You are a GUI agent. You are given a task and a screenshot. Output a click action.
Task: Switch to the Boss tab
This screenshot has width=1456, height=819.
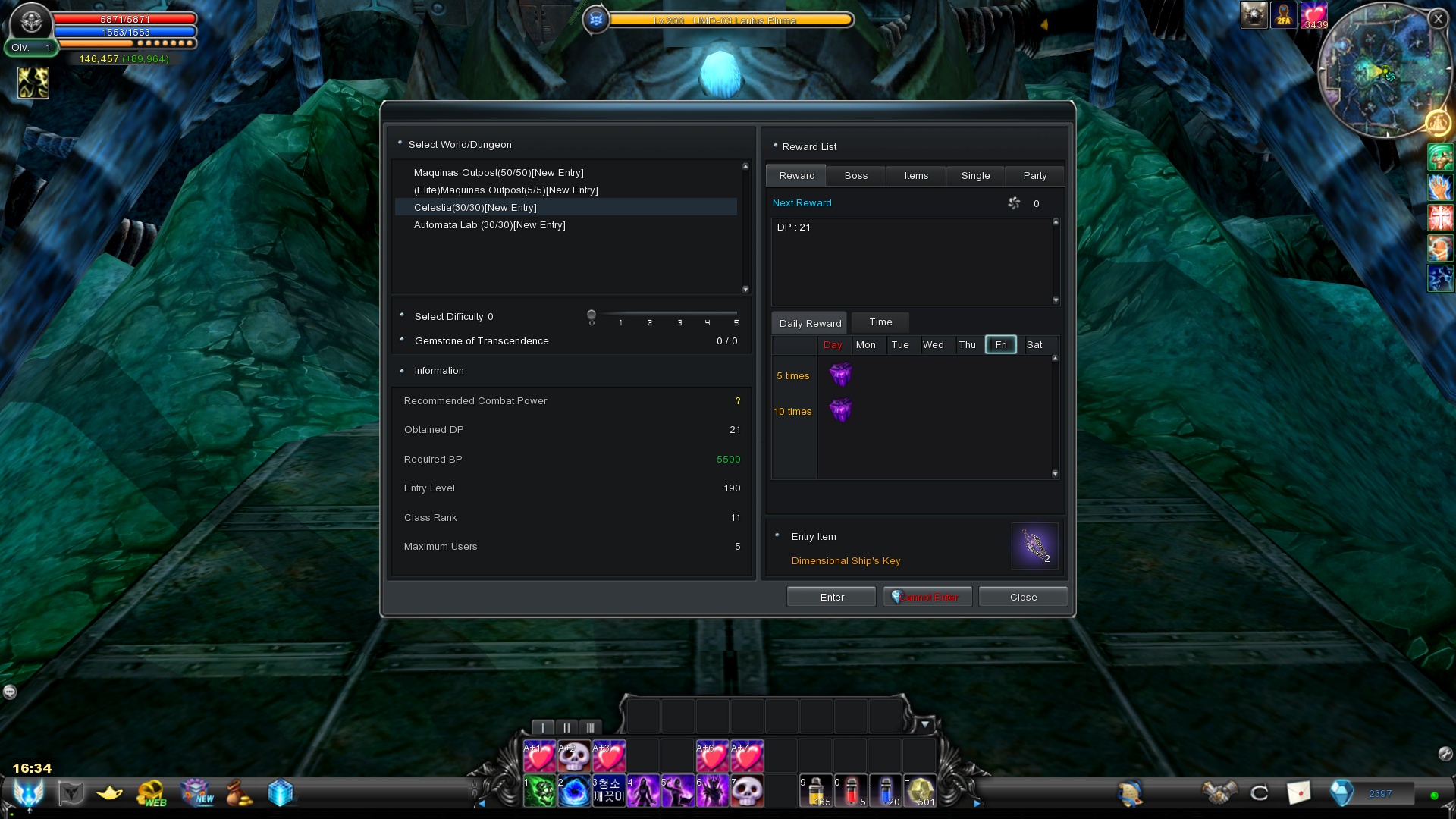point(855,176)
